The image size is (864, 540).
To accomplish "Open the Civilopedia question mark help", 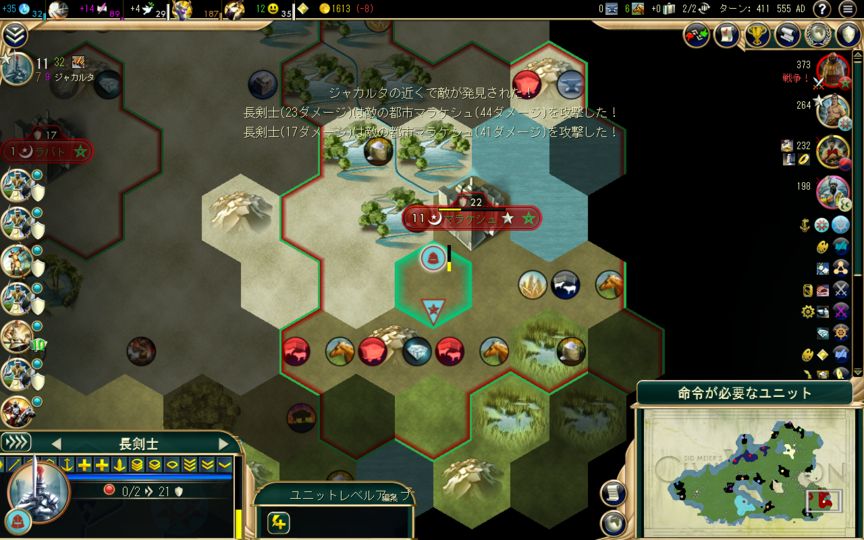I will 822,9.
